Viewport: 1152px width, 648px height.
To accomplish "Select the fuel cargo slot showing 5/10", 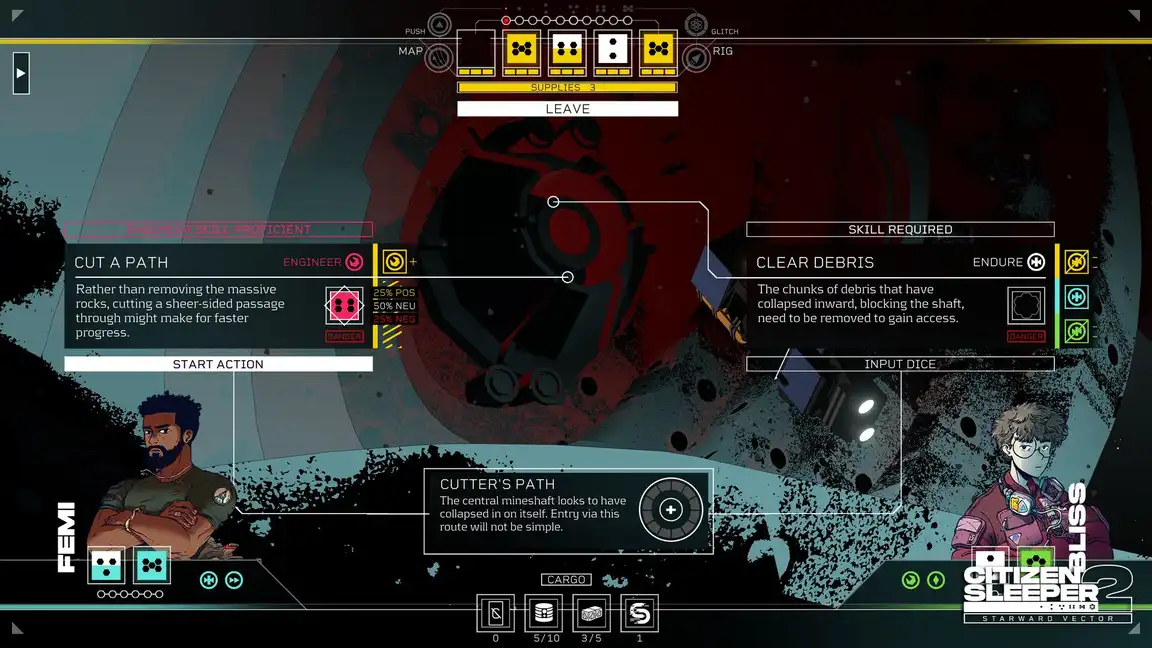I will point(543,613).
